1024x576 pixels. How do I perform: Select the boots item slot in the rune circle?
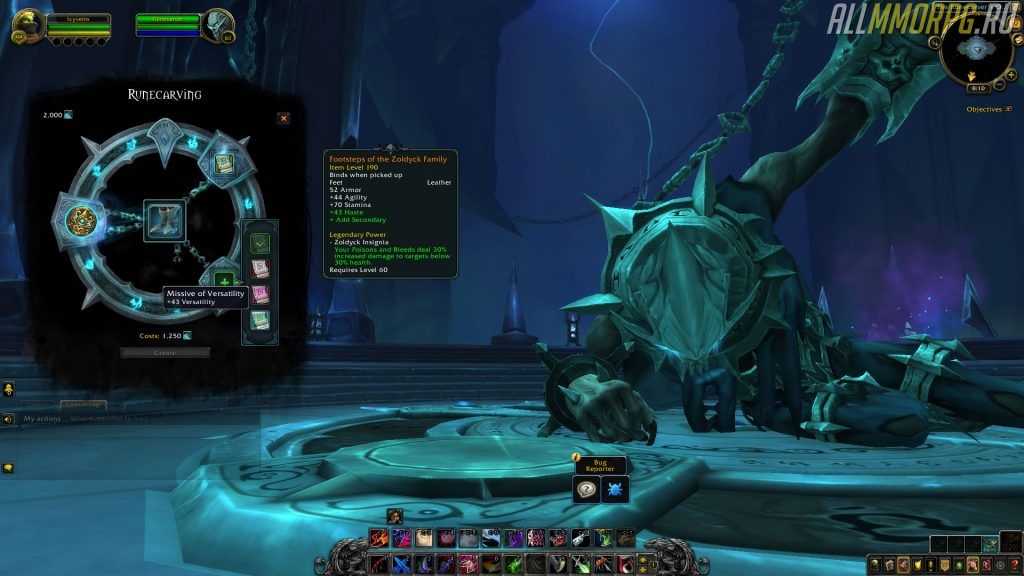click(162, 219)
